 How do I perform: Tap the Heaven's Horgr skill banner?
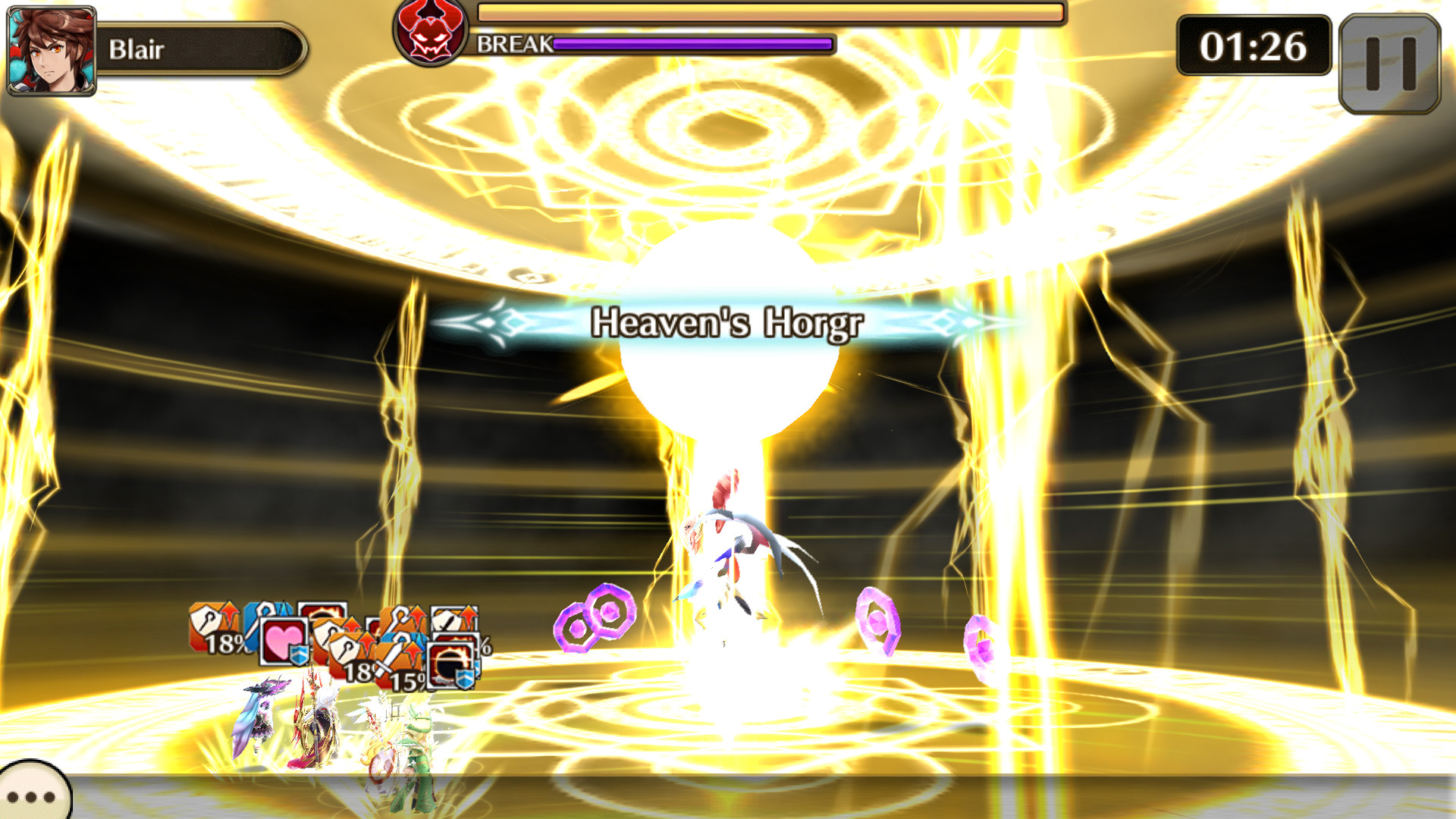click(726, 323)
